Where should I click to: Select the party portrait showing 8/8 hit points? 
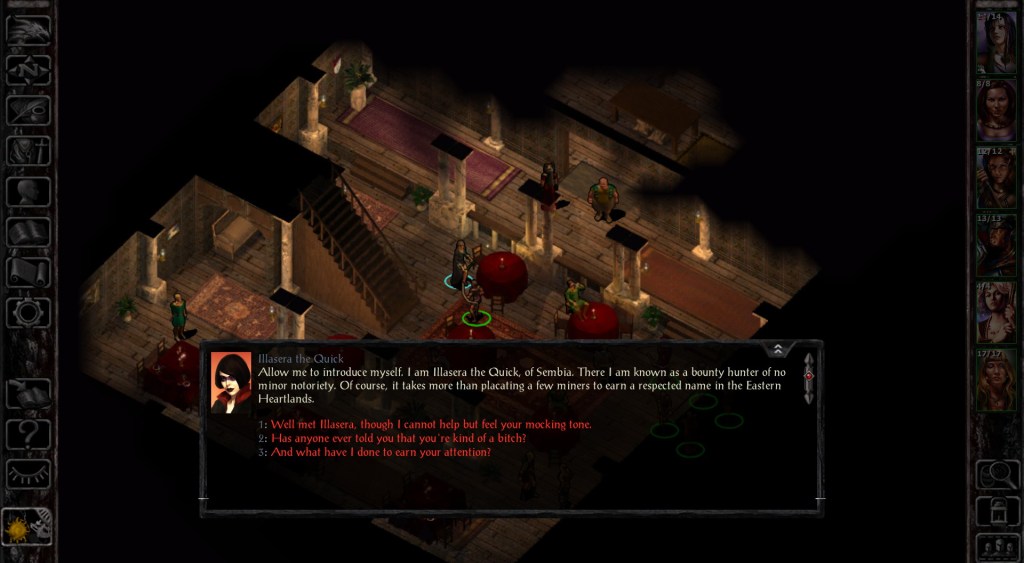pyautogui.click(x=997, y=110)
